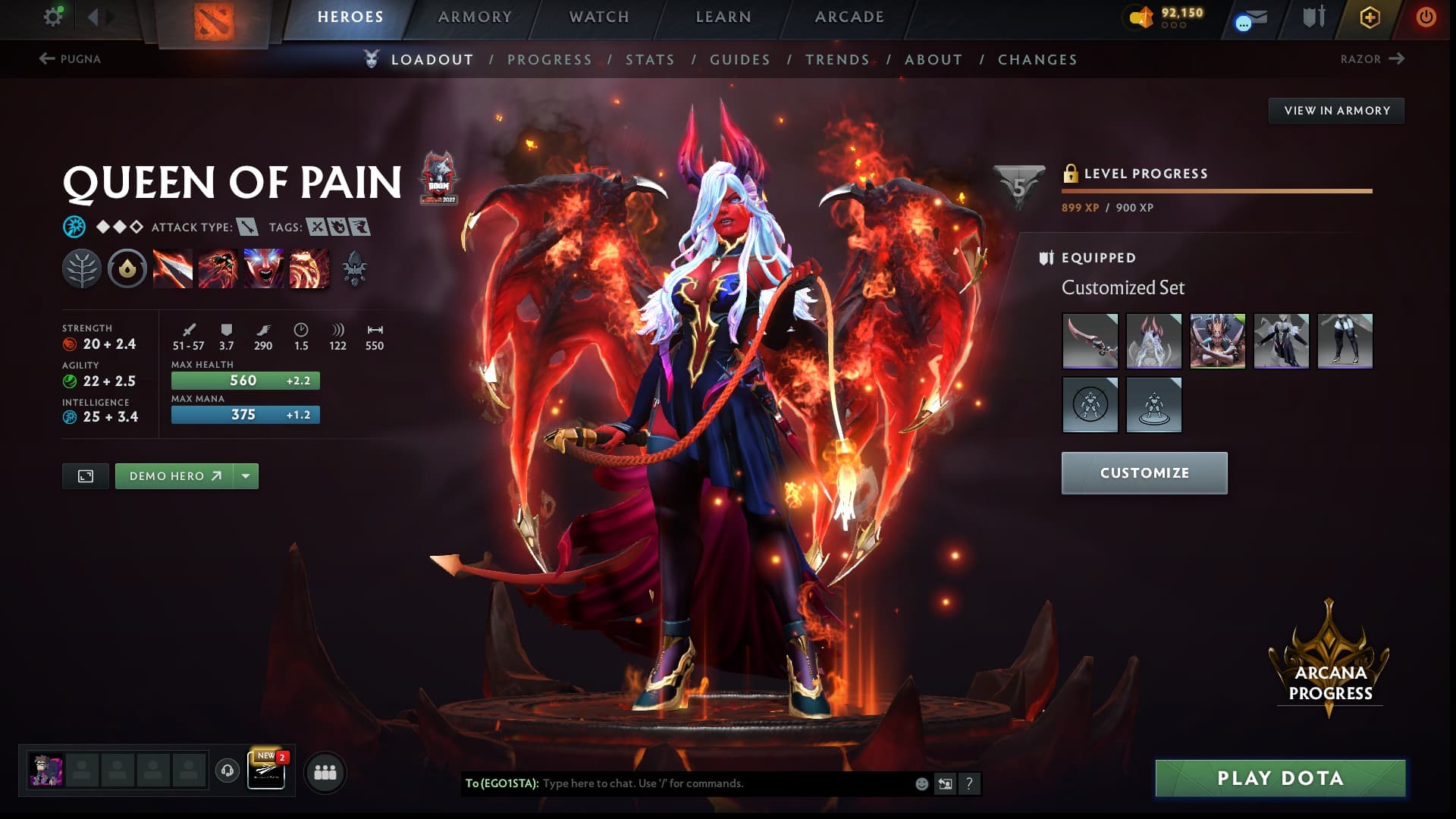Toggle fullscreen hero preview icon
Viewport: 1456px width, 819px height.
[x=85, y=475]
